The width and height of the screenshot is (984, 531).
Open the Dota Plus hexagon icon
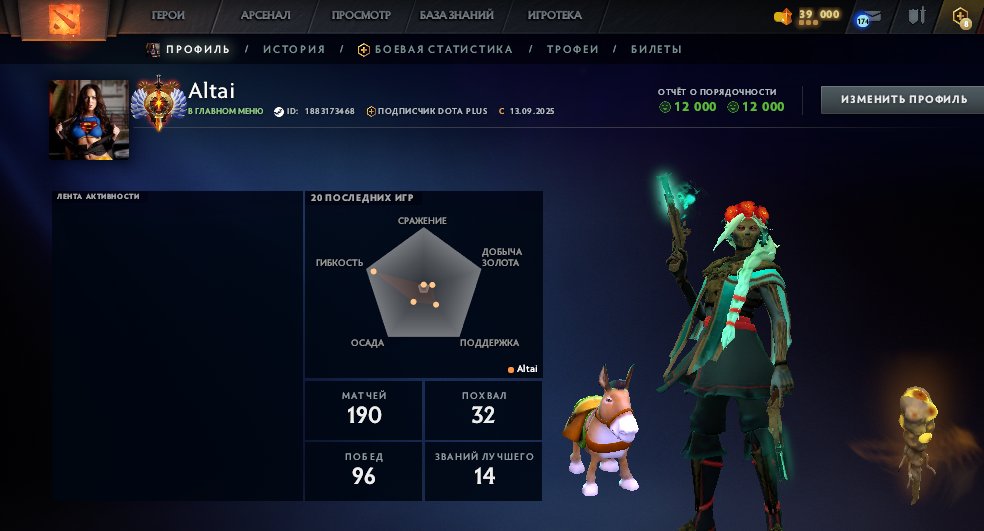tap(961, 17)
